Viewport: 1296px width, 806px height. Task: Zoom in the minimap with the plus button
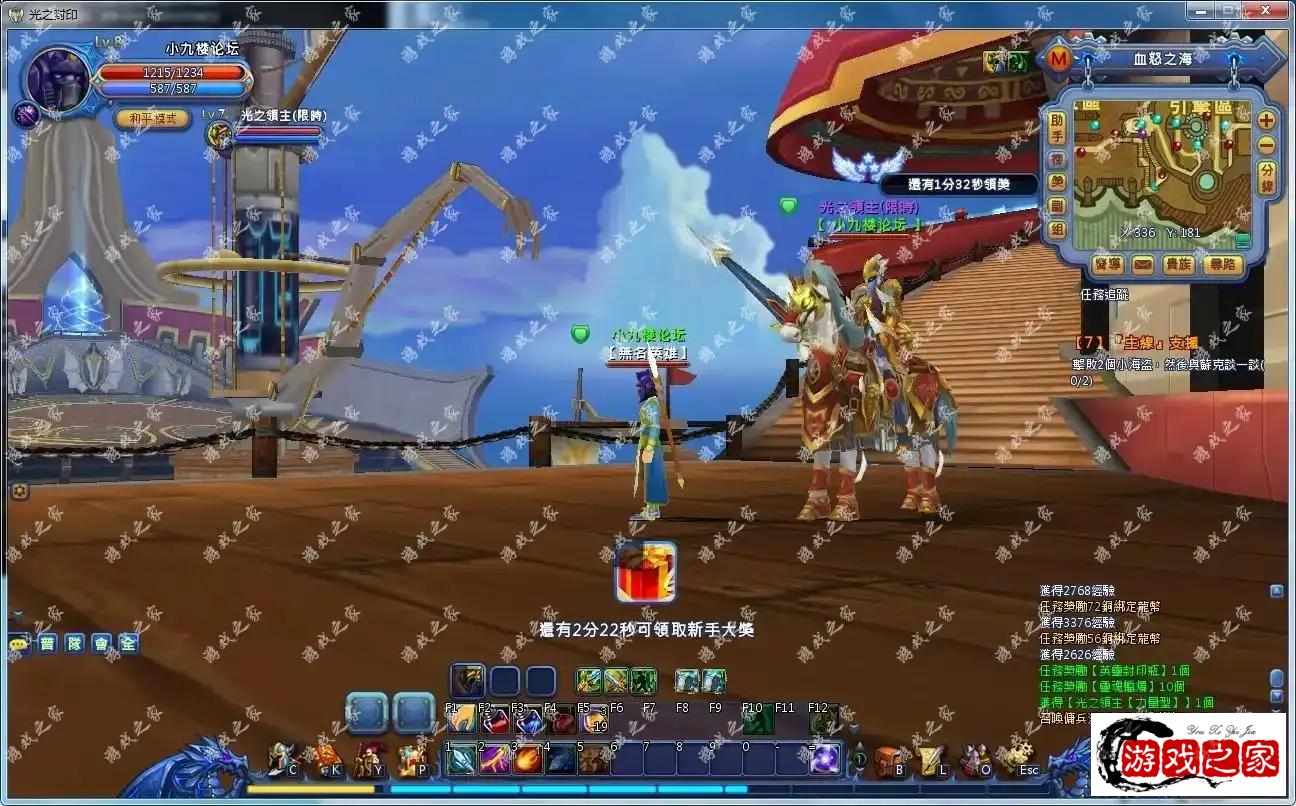(1266, 120)
